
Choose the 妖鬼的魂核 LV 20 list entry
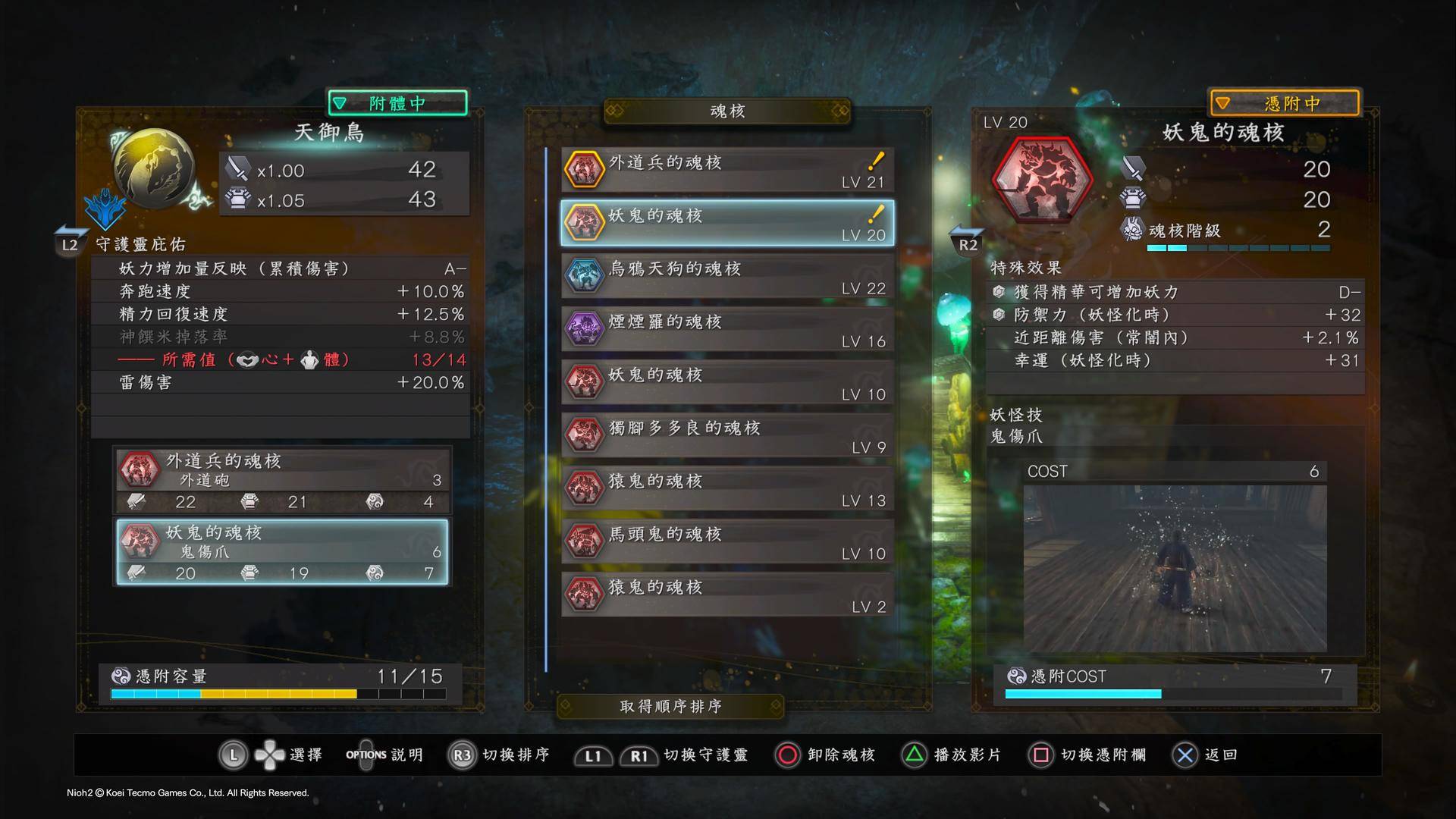click(x=726, y=224)
